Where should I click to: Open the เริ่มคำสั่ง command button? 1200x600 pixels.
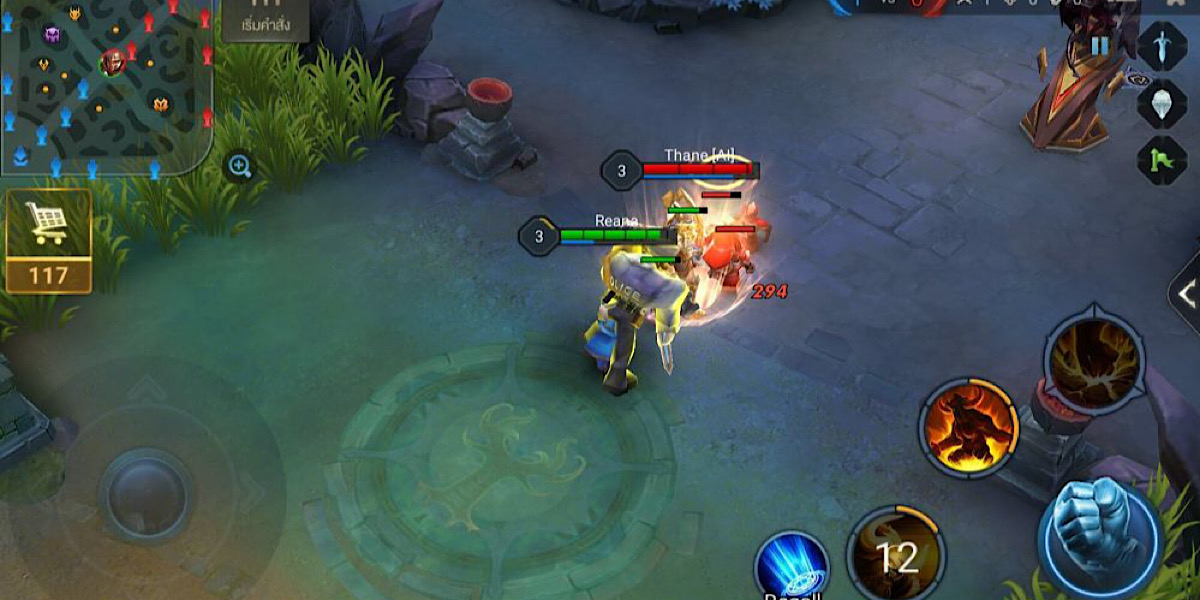click(x=266, y=20)
